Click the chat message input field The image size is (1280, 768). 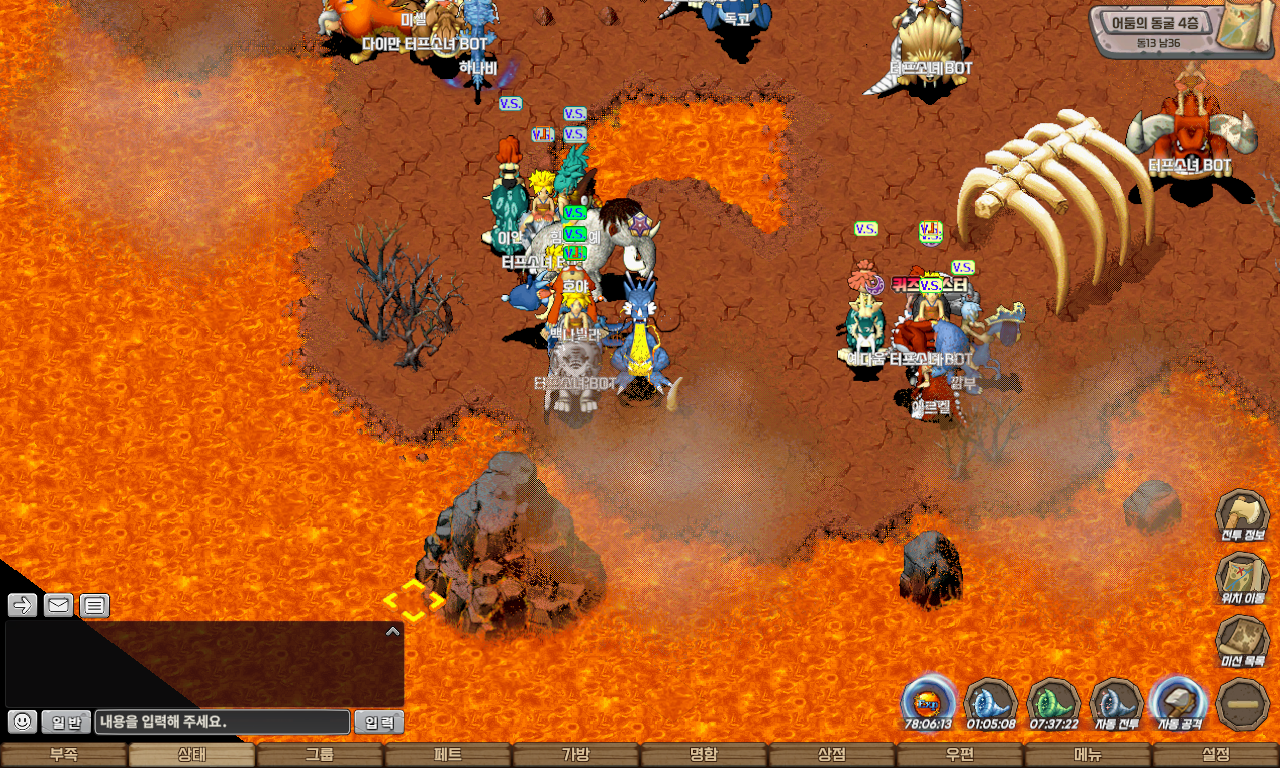(223, 721)
